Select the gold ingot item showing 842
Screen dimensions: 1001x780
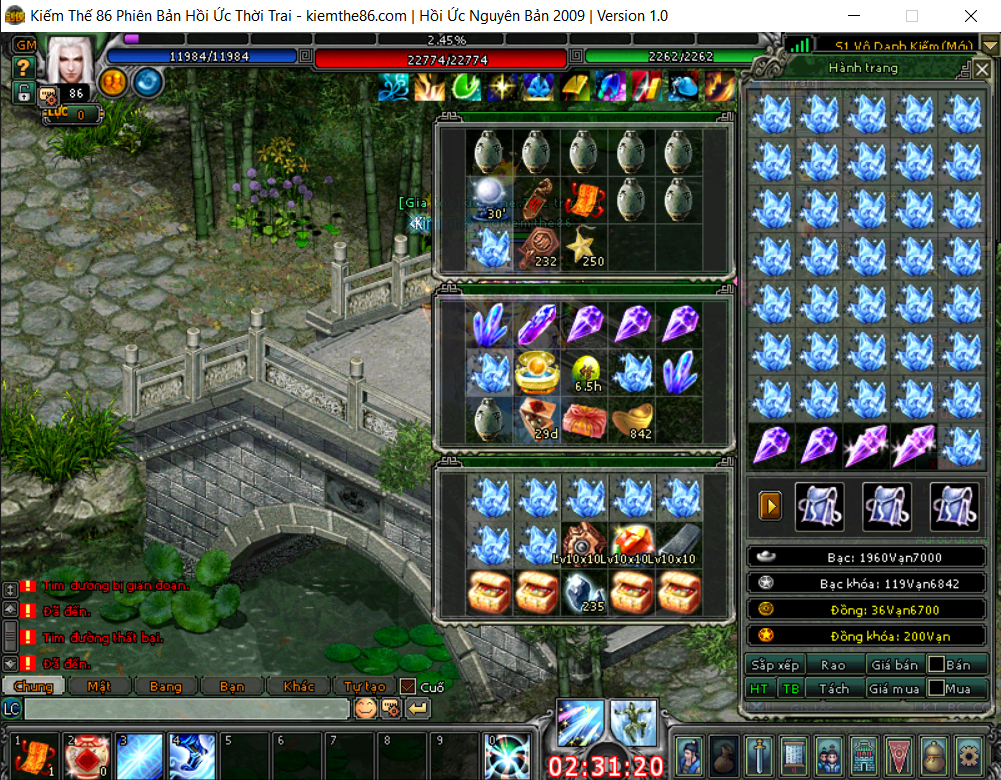632,419
